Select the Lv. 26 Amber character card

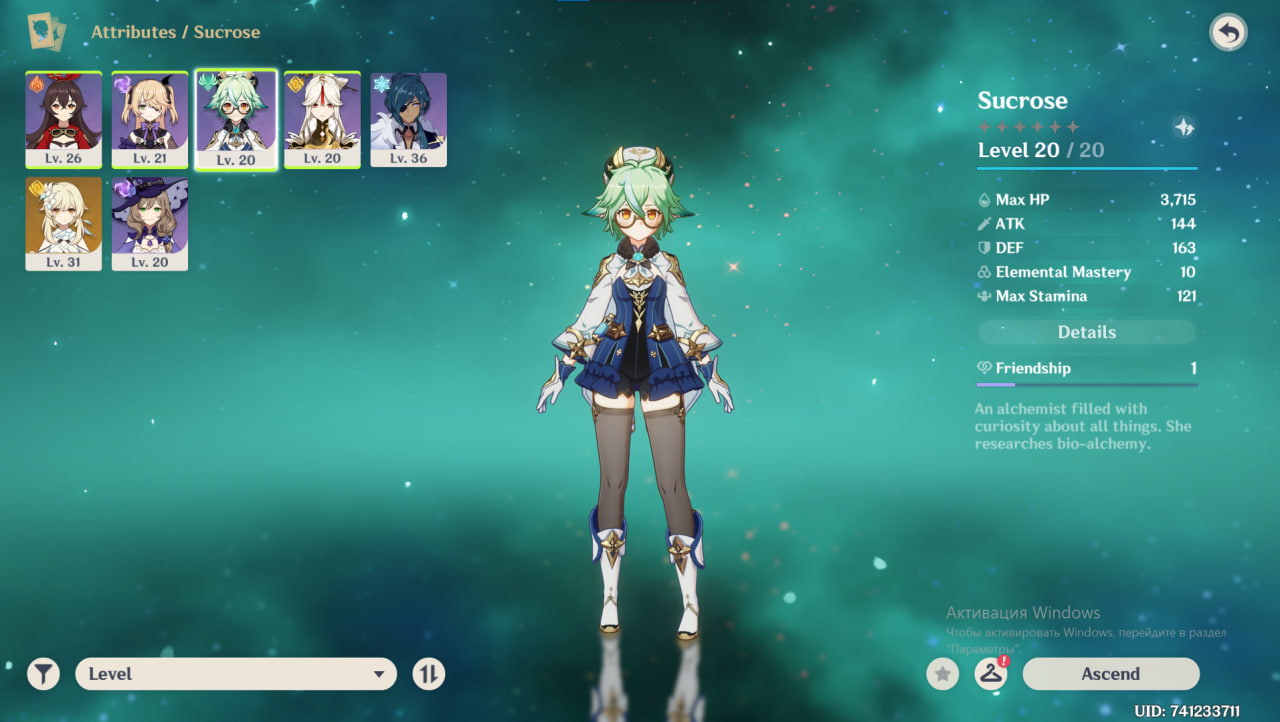coord(63,119)
